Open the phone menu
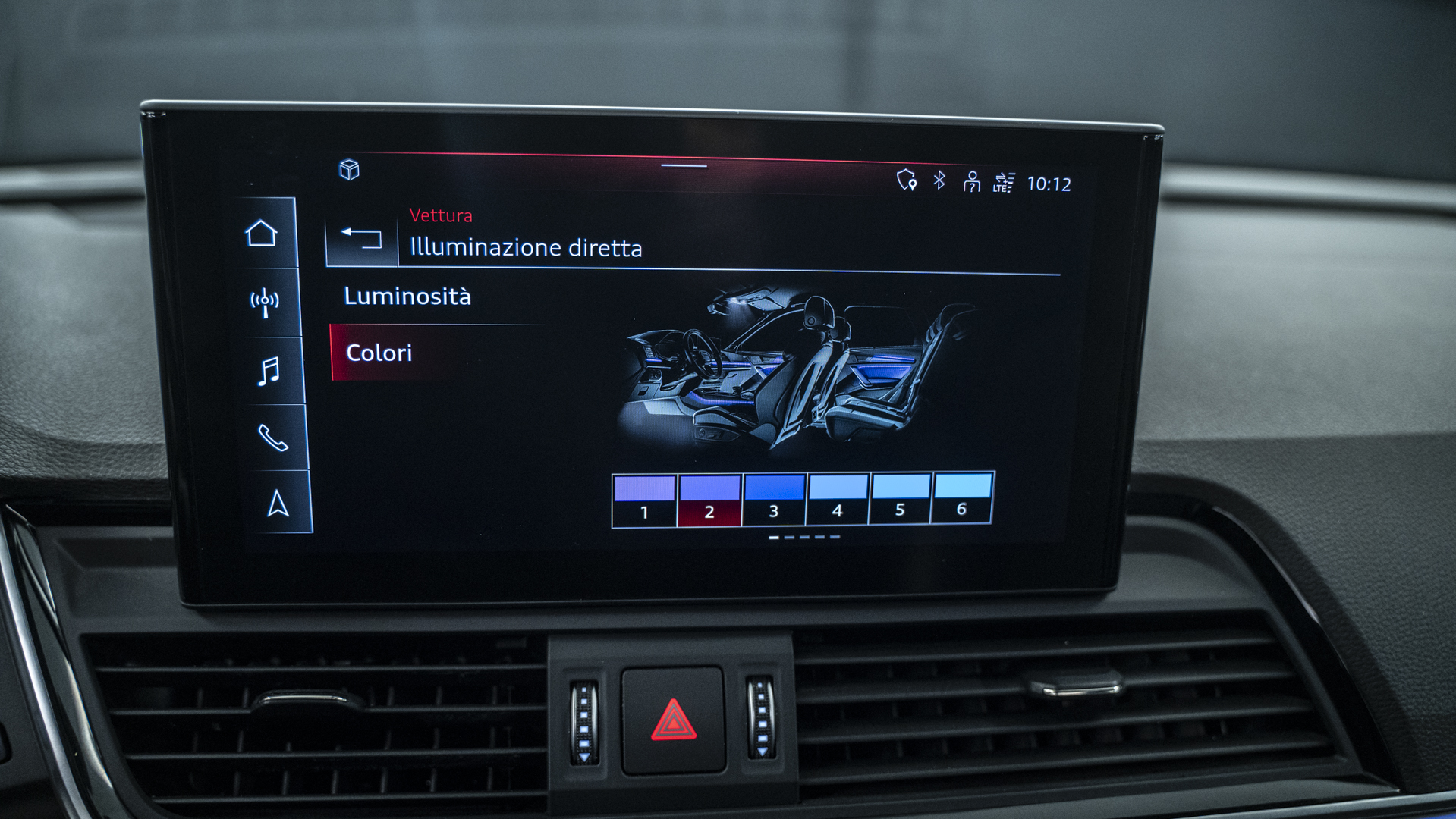1456x819 pixels. click(273, 438)
